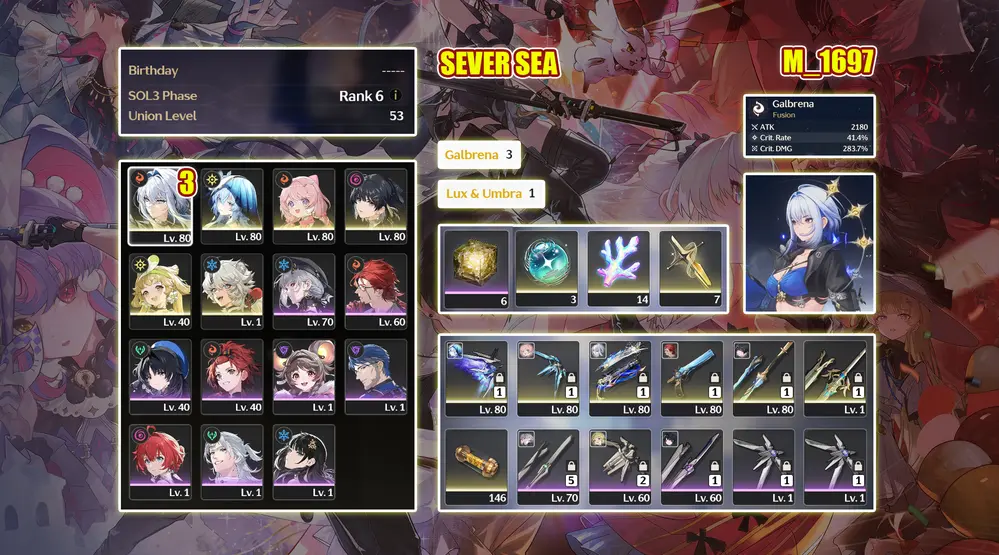Select the gold tube item numbered 146
The width and height of the screenshot is (999, 555).
coord(476,467)
